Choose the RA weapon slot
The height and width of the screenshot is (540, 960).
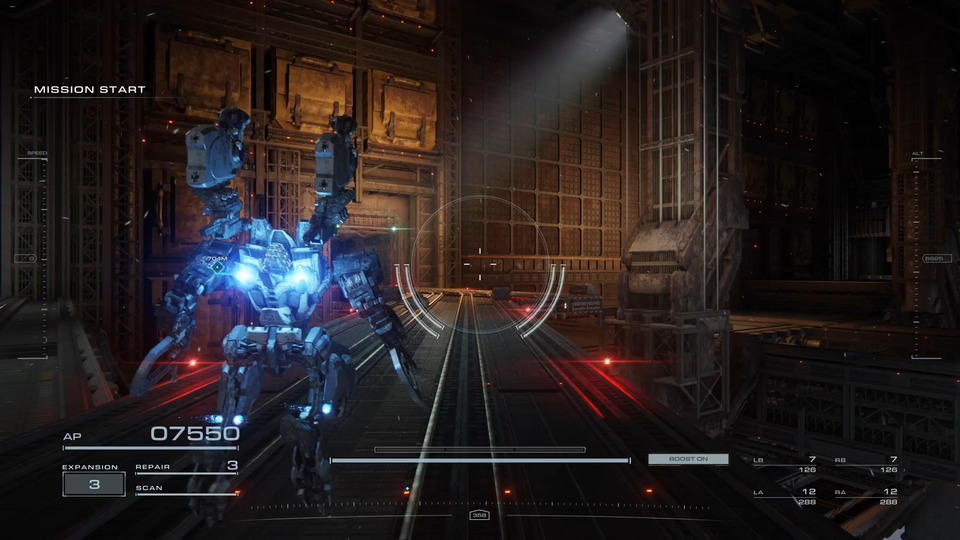(866, 496)
